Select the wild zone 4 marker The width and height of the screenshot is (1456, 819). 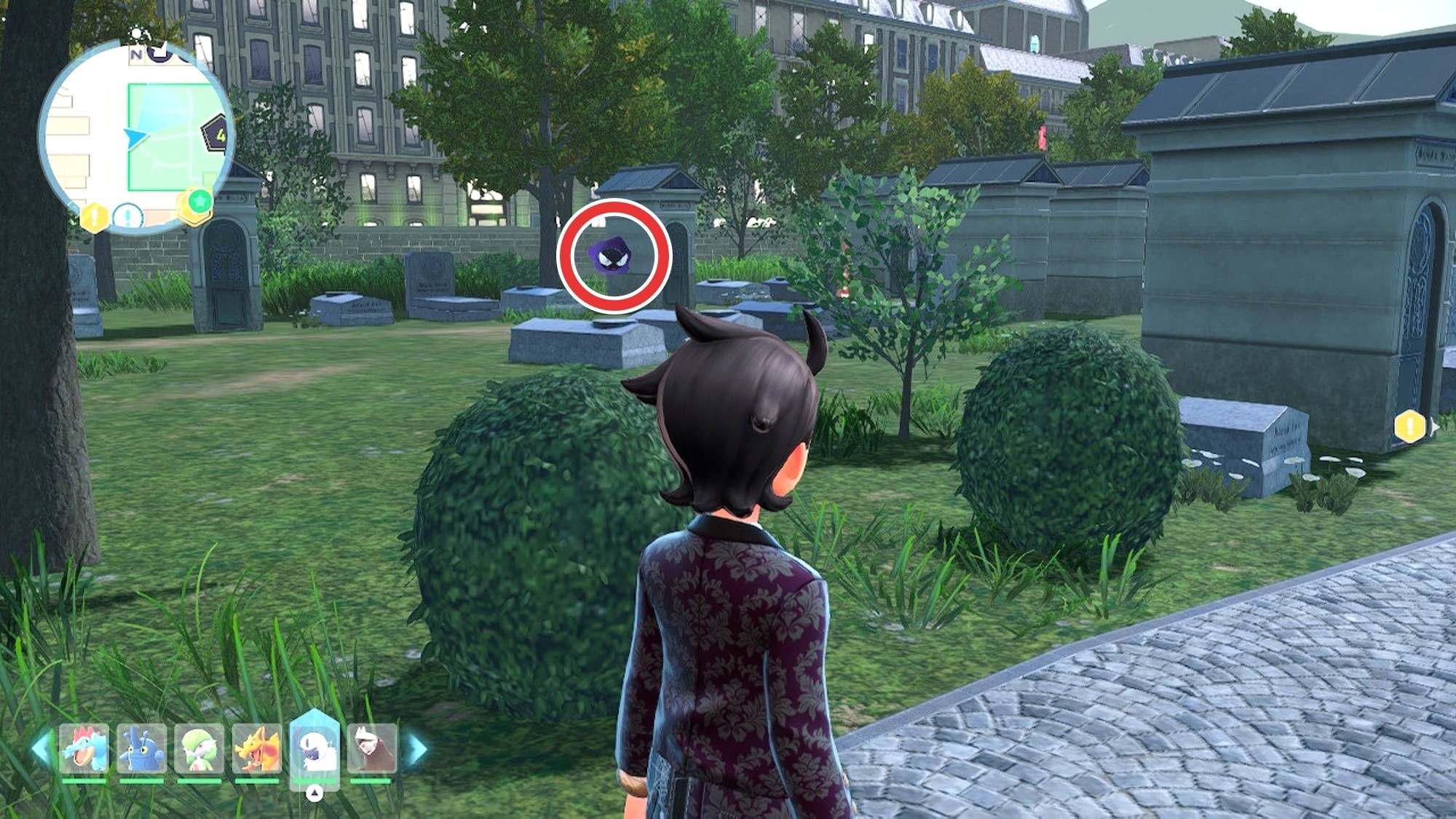pyautogui.click(x=217, y=134)
